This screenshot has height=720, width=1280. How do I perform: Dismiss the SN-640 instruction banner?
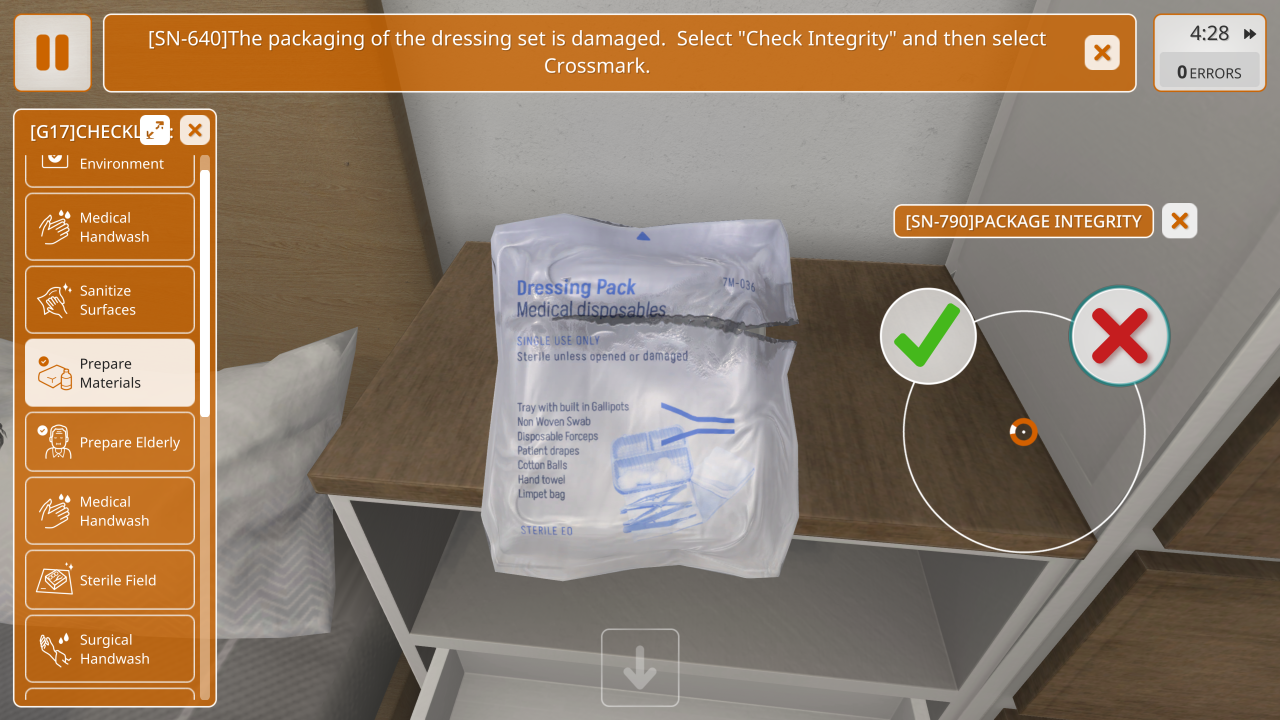(x=1102, y=53)
